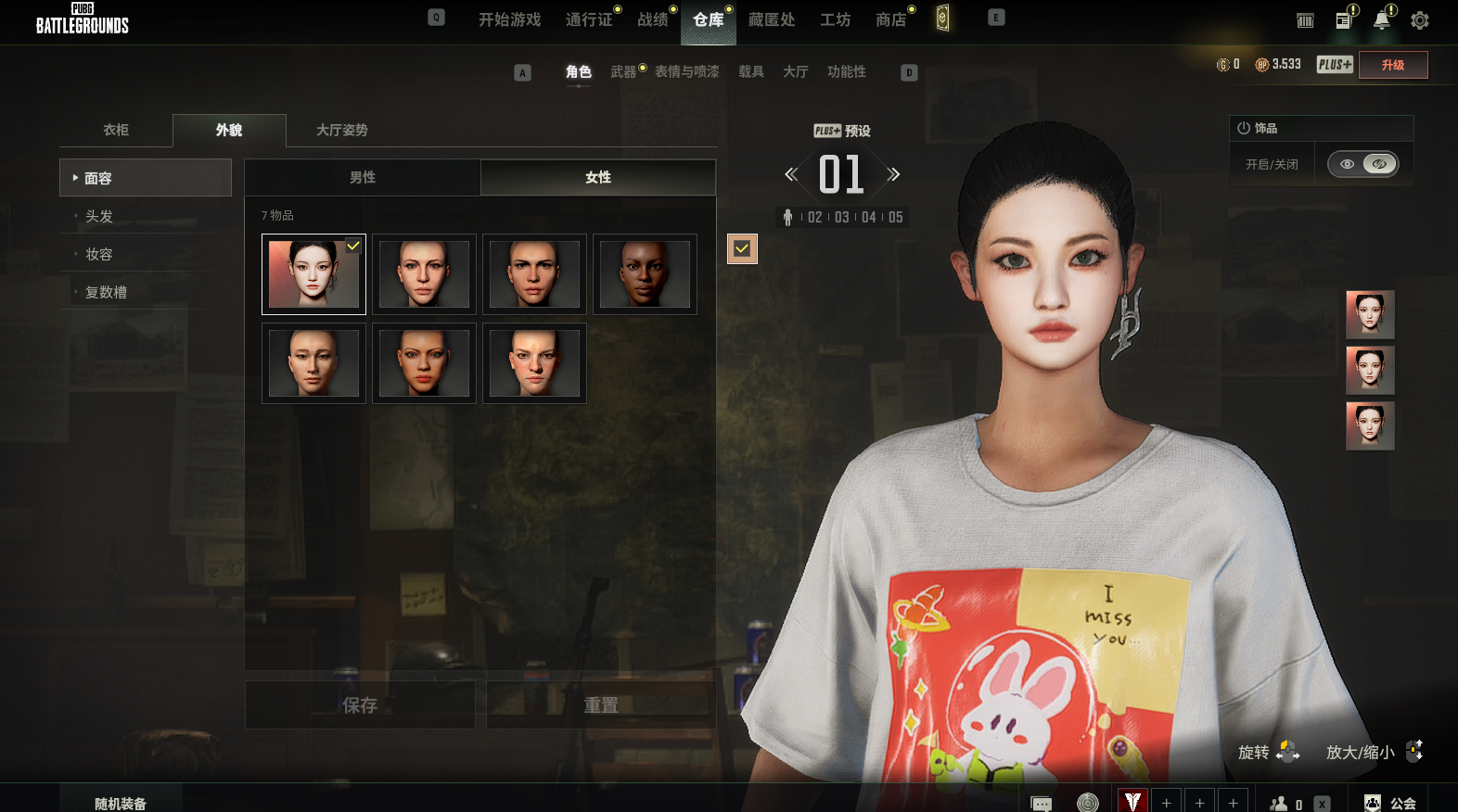This screenshot has width=1458, height=812.
Task: Pick the dark-skinned female face thumbnail
Action: [x=645, y=274]
